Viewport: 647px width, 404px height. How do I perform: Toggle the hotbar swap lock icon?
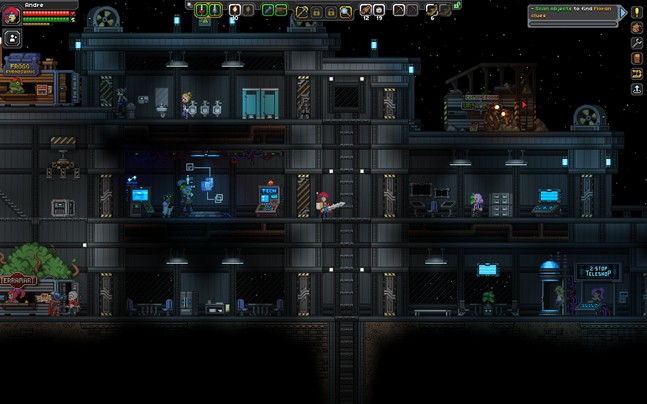[457, 6]
